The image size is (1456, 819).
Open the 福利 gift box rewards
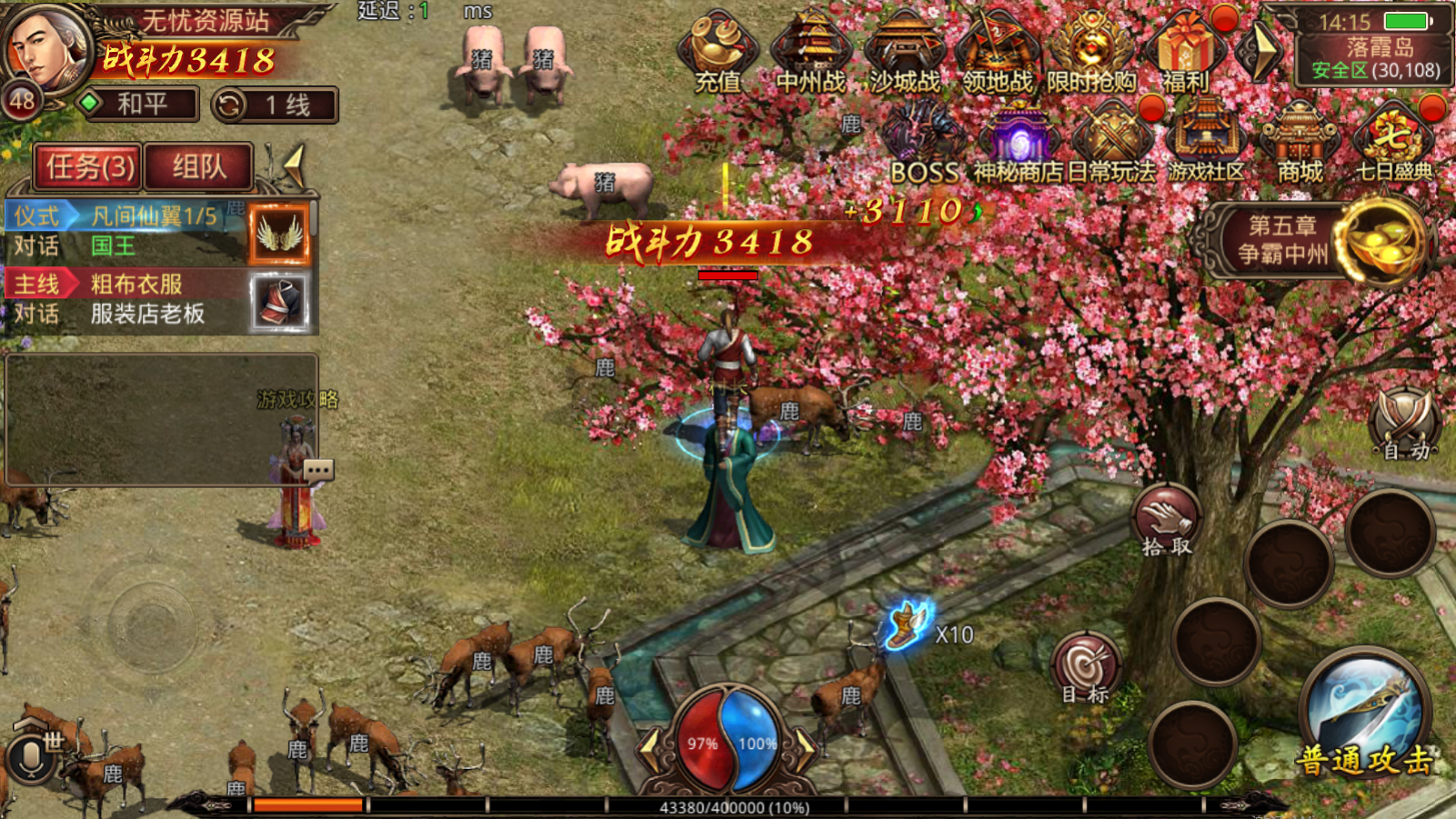(x=1186, y=52)
